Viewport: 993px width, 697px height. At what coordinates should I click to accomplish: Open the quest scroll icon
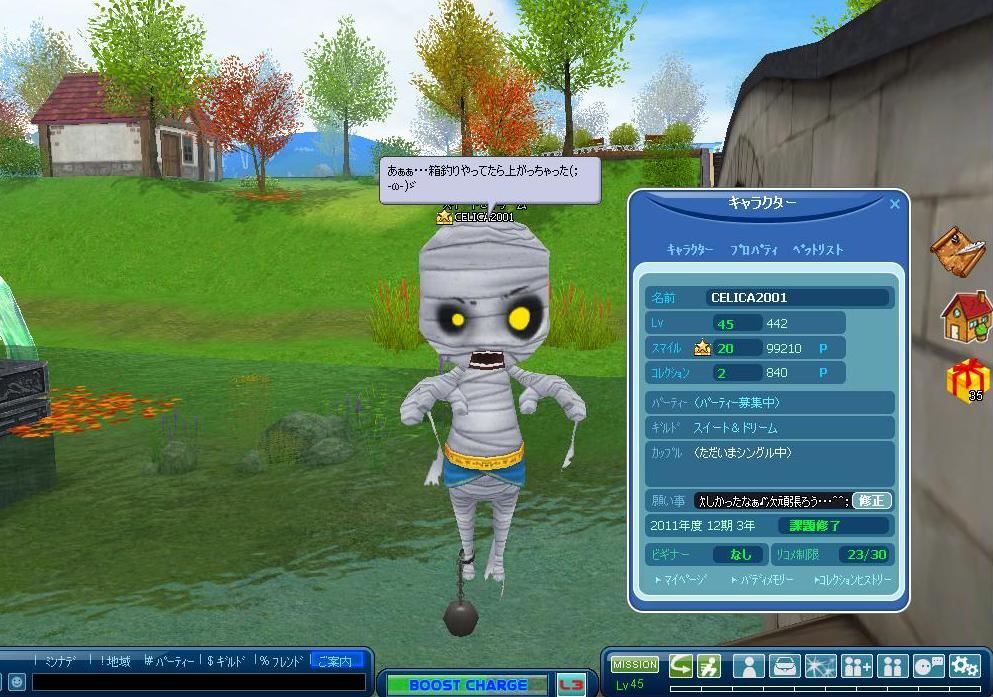pyautogui.click(x=960, y=251)
